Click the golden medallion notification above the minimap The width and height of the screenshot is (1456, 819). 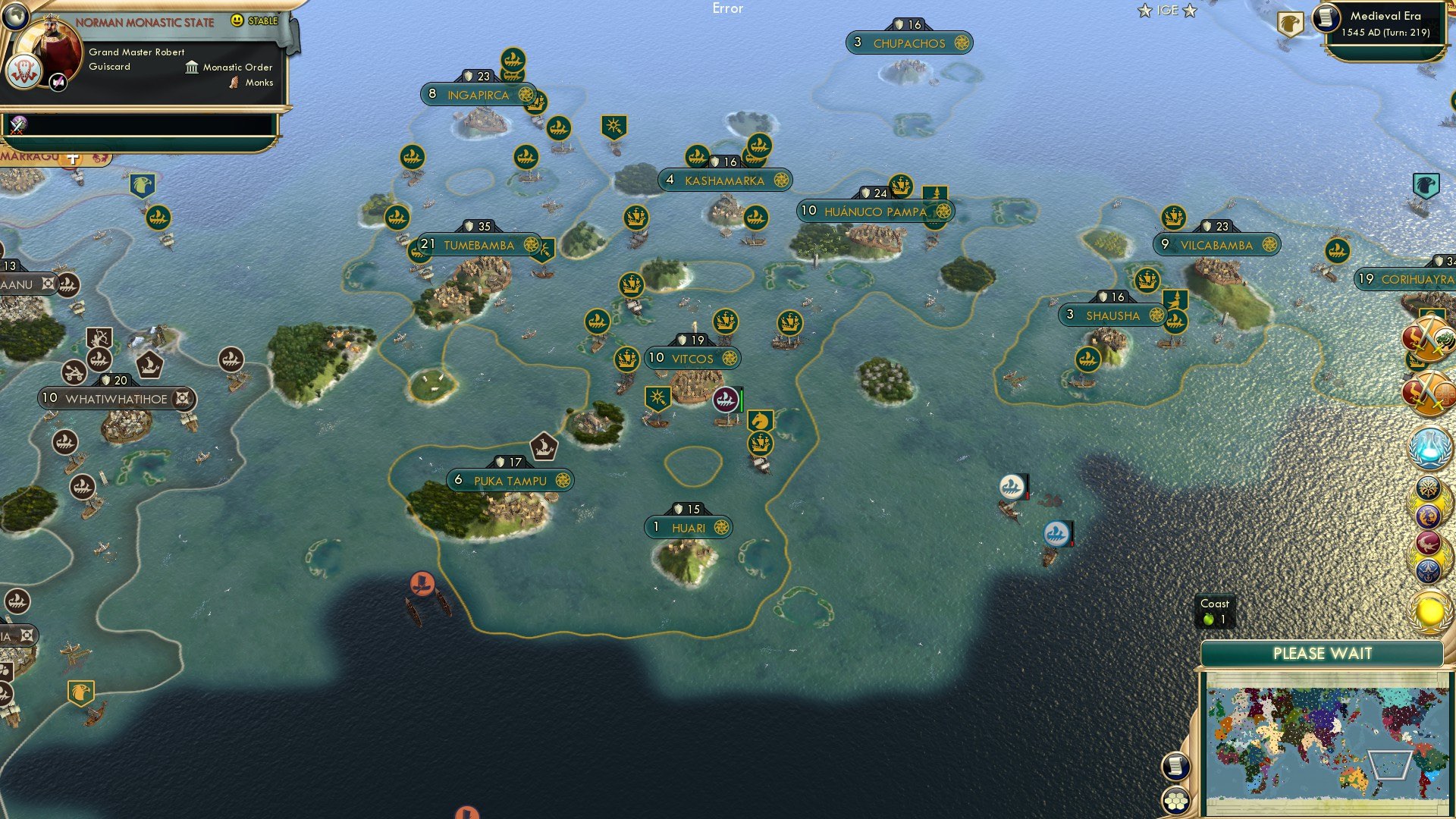[x=1429, y=611]
